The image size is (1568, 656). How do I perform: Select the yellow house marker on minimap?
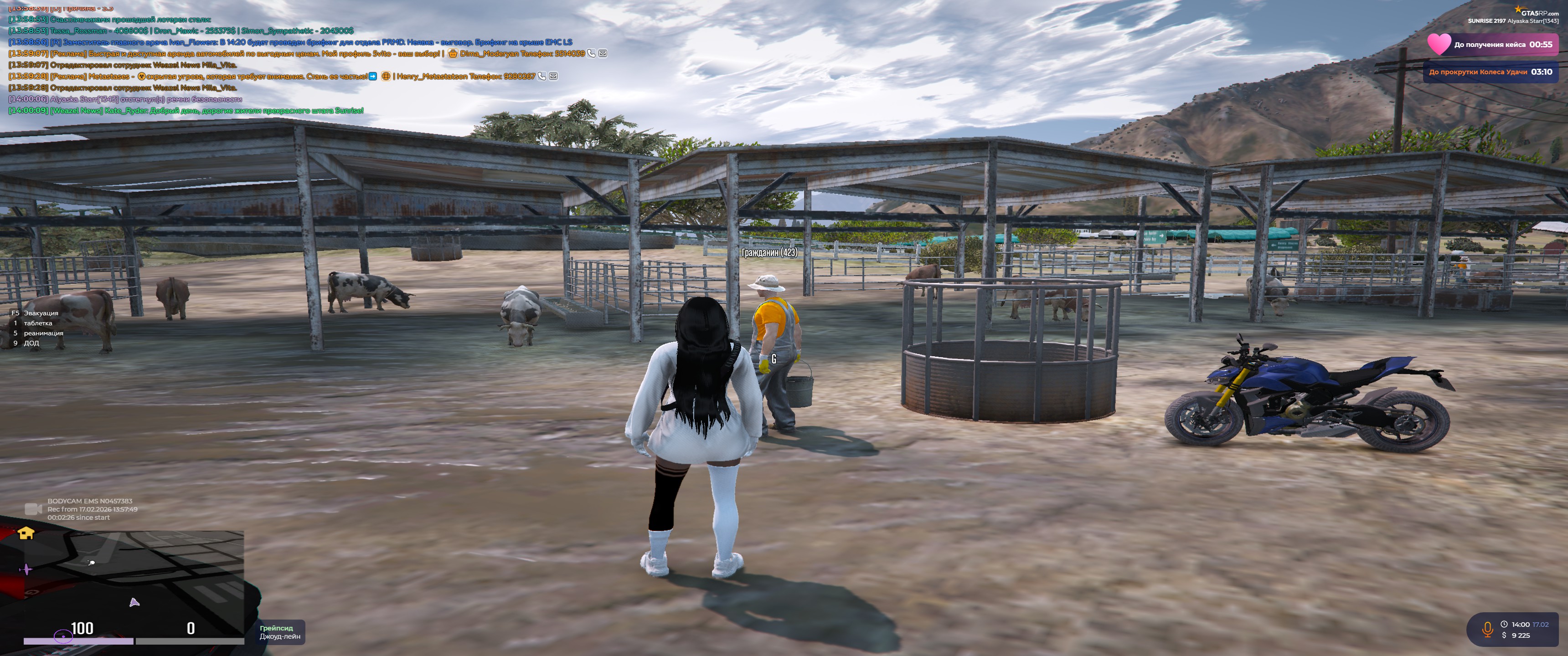pyautogui.click(x=26, y=534)
